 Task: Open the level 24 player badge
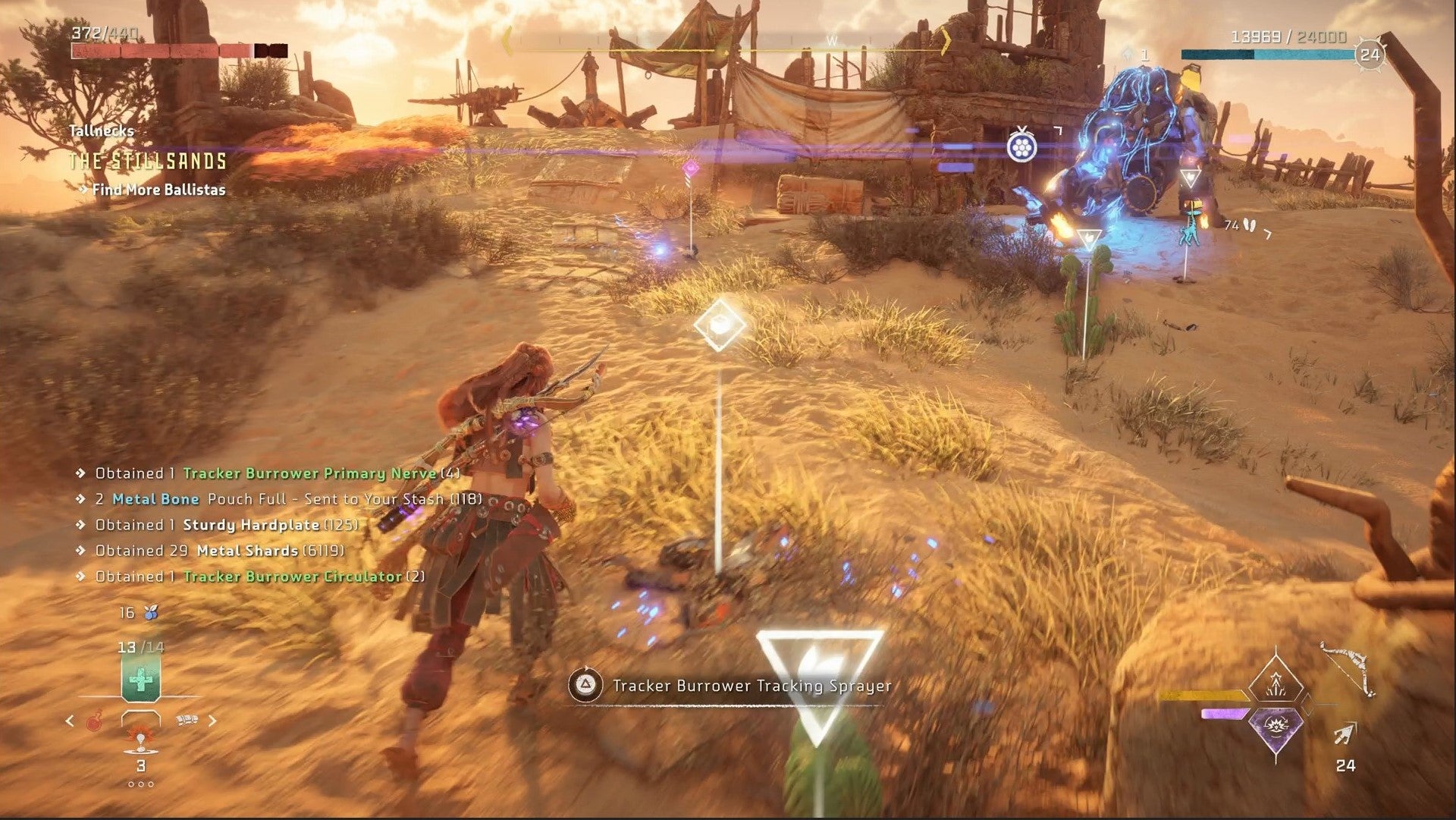tap(1370, 55)
